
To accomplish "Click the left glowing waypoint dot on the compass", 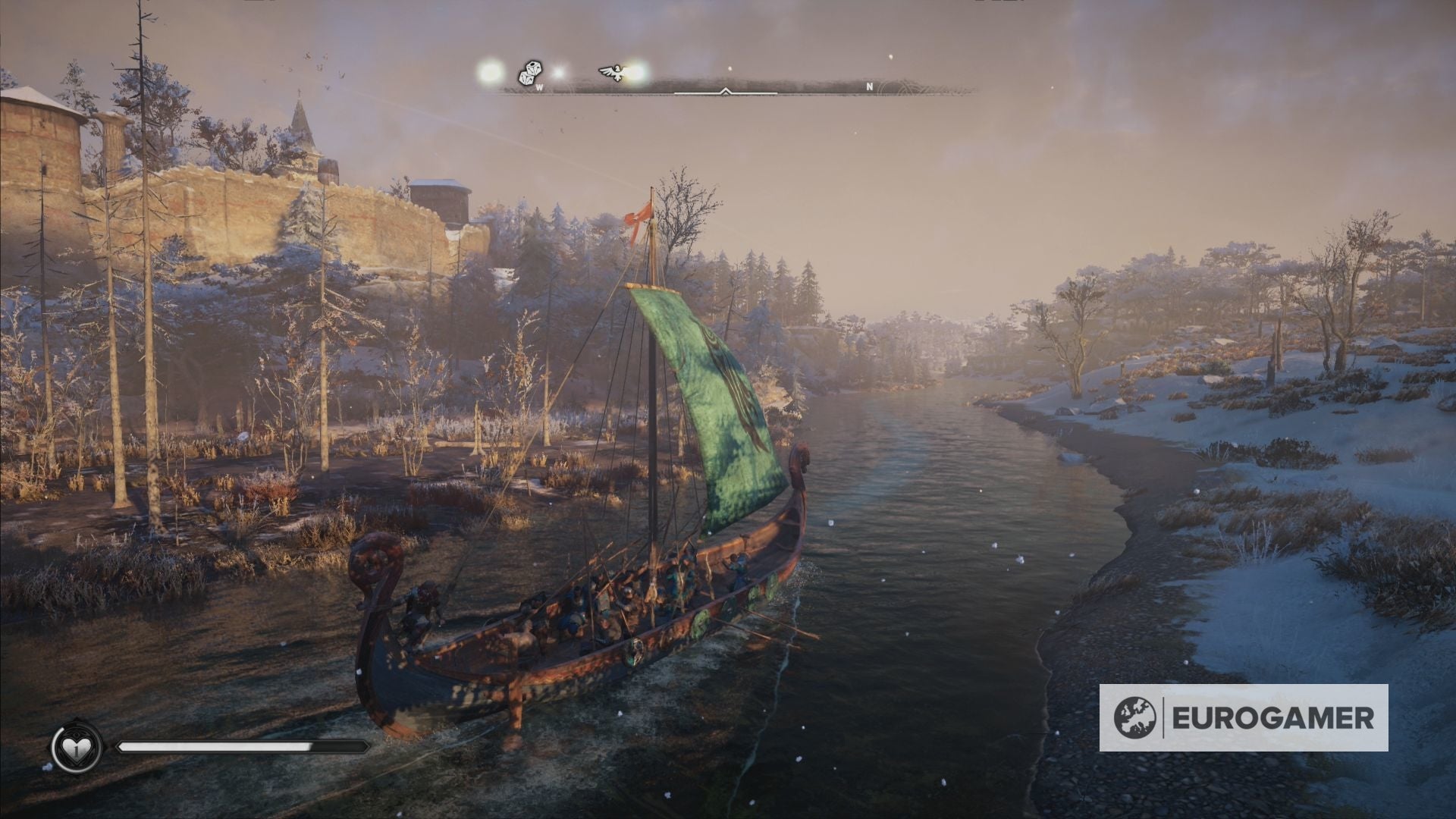I will [489, 72].
